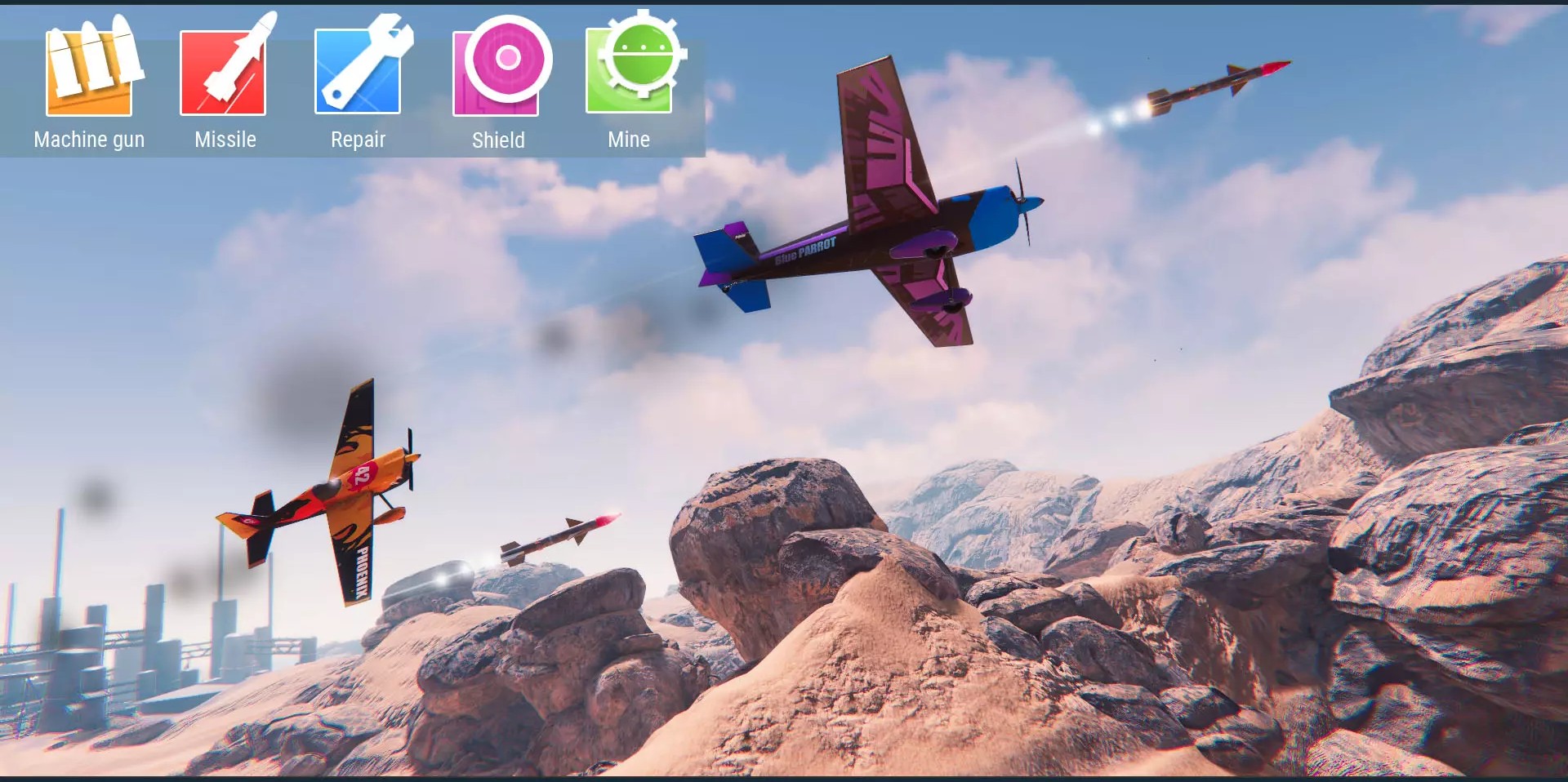This screenshot has height=782, width=1568.
Task: Click the 'Mine' label under its icon
Action: [629, 140]
